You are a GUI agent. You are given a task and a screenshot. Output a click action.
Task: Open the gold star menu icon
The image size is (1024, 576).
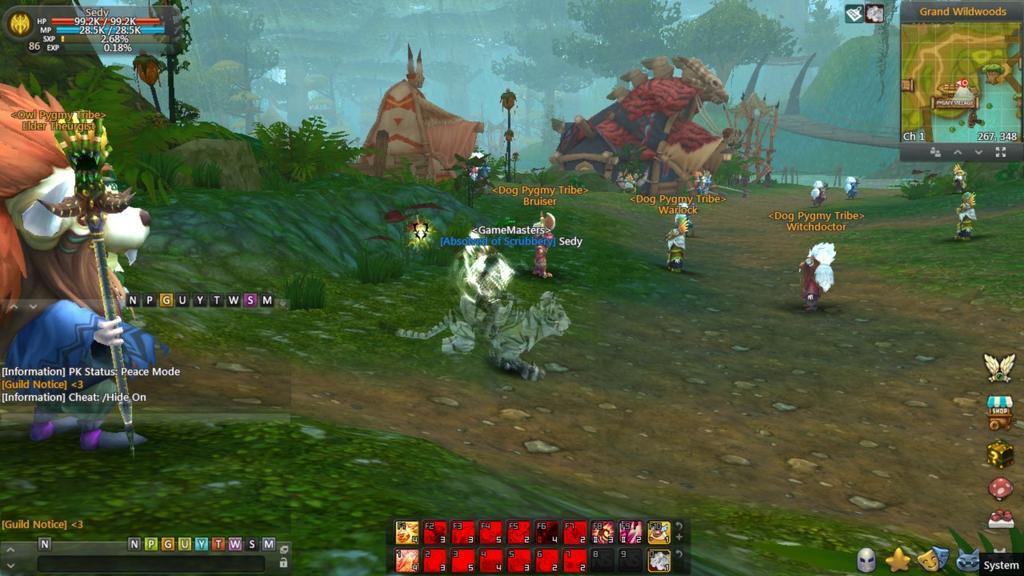(898, 560)
